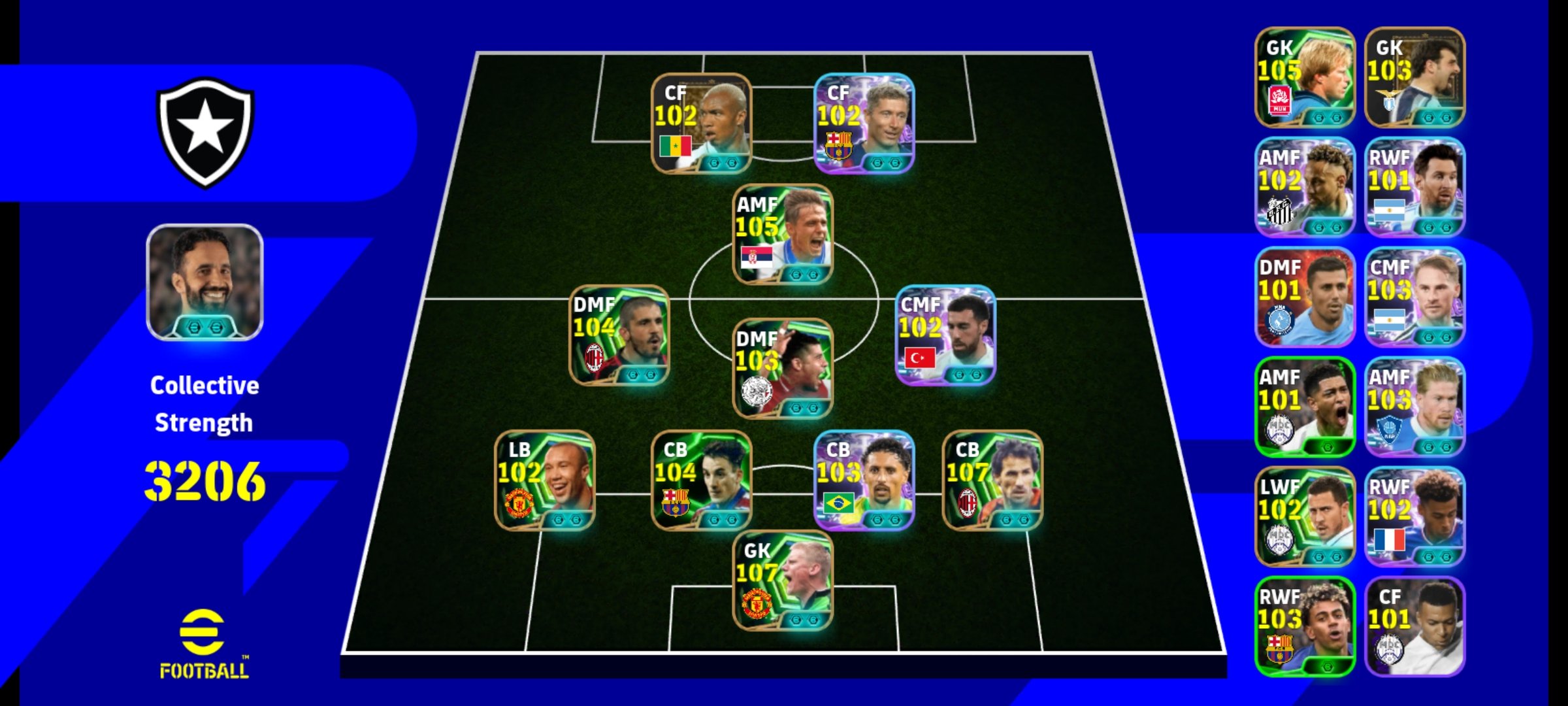This screenshot has height=706, width=1568.
Task: Pick the CMF 102 Turkey flag card
Action: pyautogui.click(x=945, y=335)
